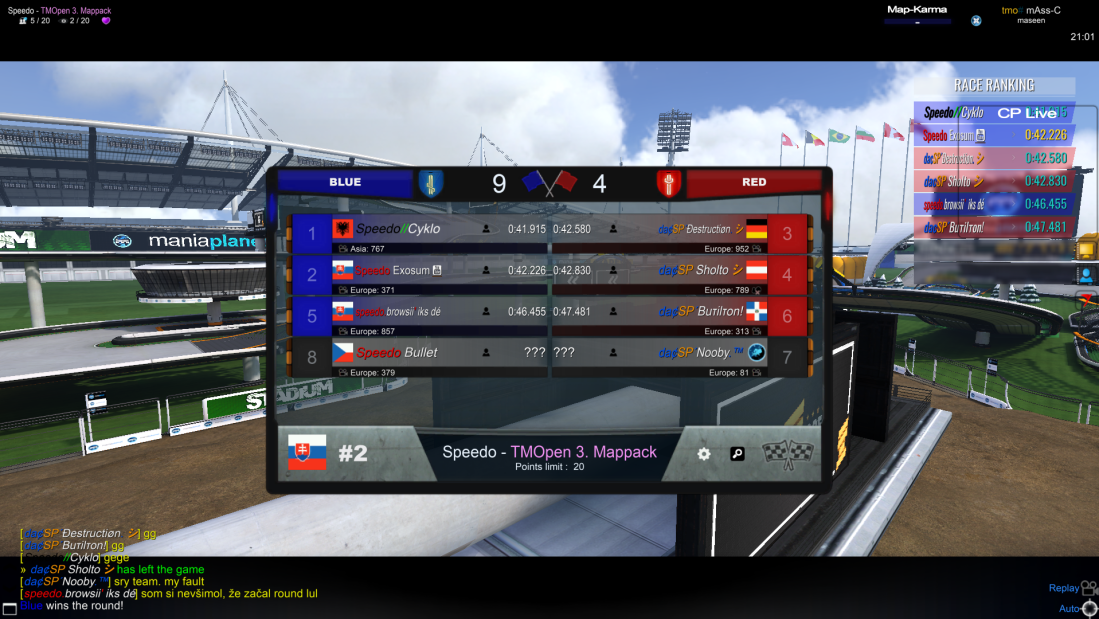
Task: Select Sholto's row on the red team
Action: pyautogui.click(x=680, y=275)
